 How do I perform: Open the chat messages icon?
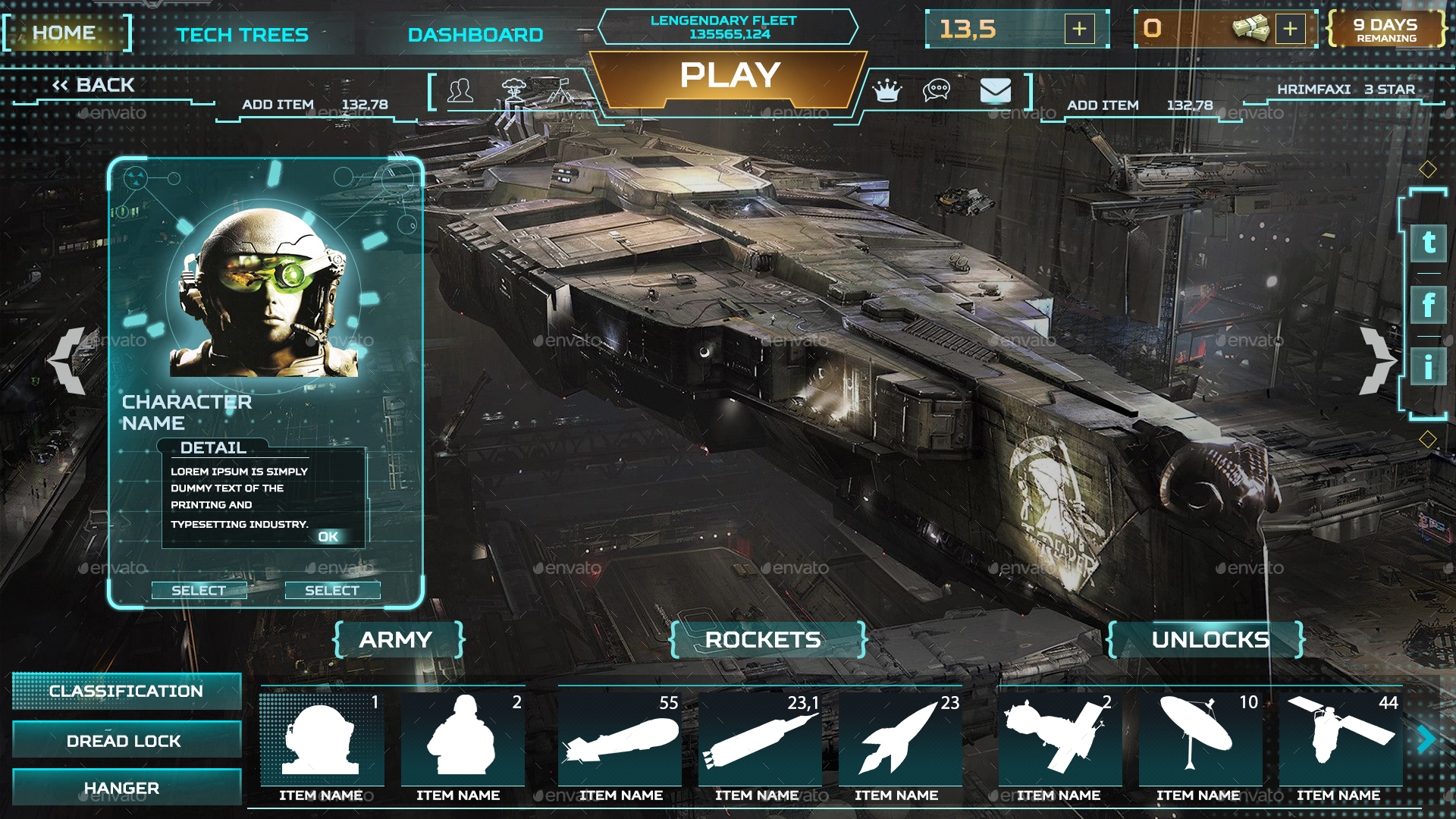coord(937,90)
